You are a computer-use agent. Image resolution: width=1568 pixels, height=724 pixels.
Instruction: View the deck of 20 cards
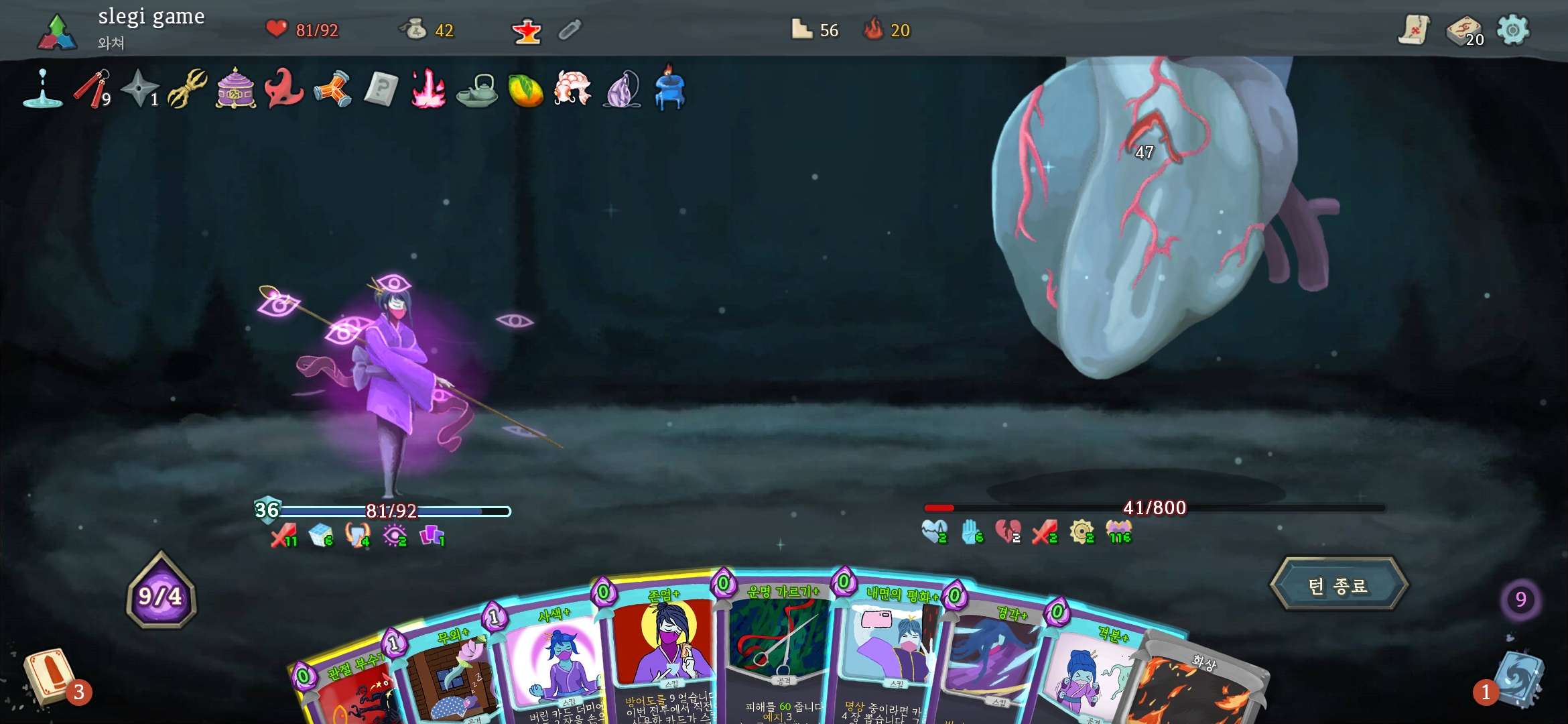(x=1463, y=30)
